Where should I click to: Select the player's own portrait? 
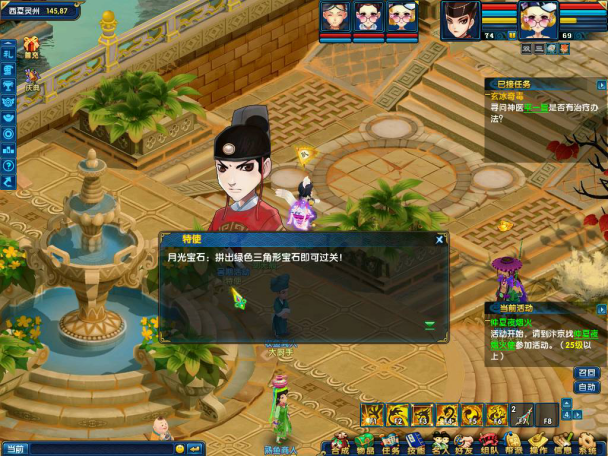538,18
